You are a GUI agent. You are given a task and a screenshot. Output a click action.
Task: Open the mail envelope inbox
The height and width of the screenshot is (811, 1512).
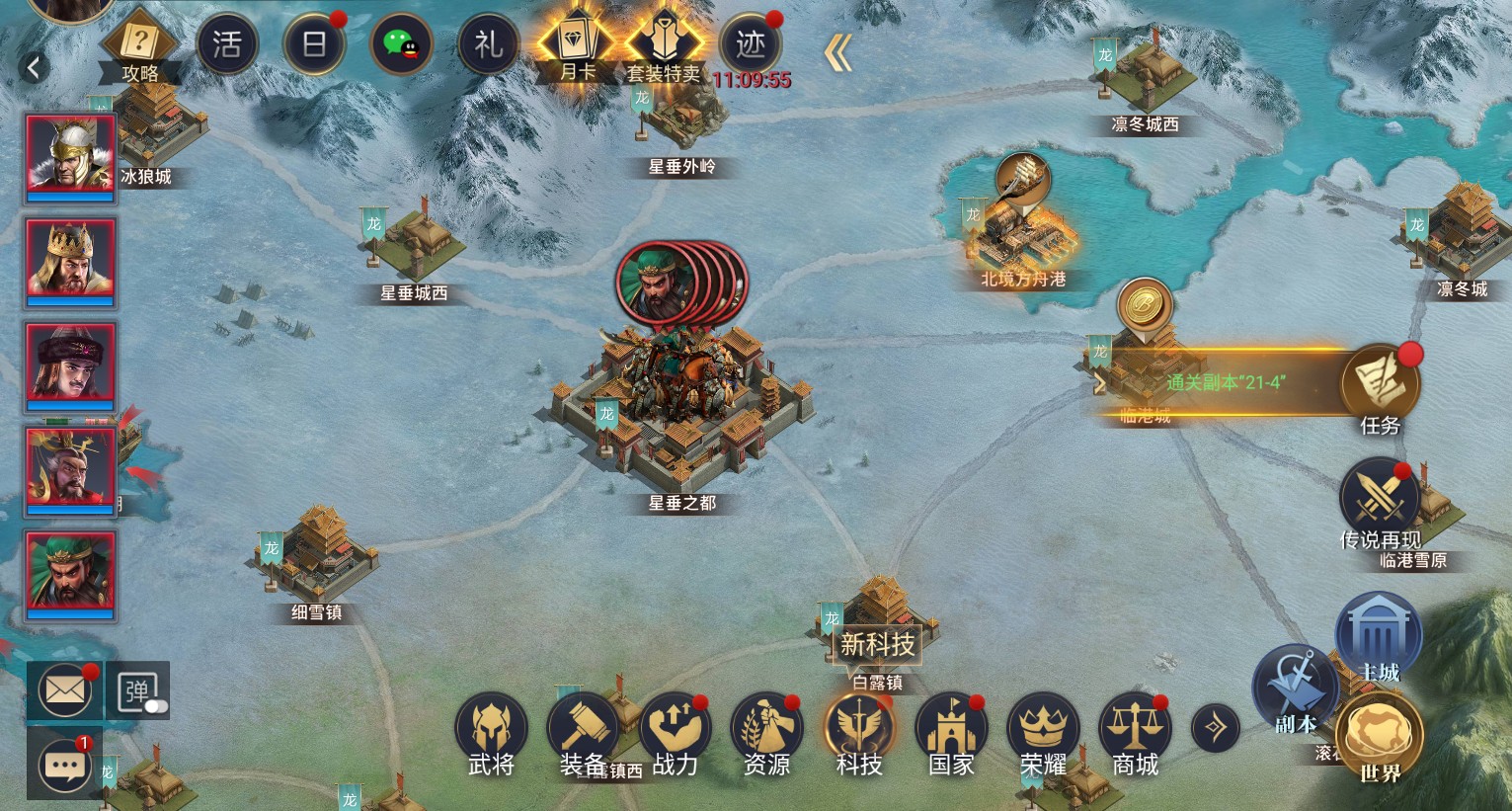65,690
